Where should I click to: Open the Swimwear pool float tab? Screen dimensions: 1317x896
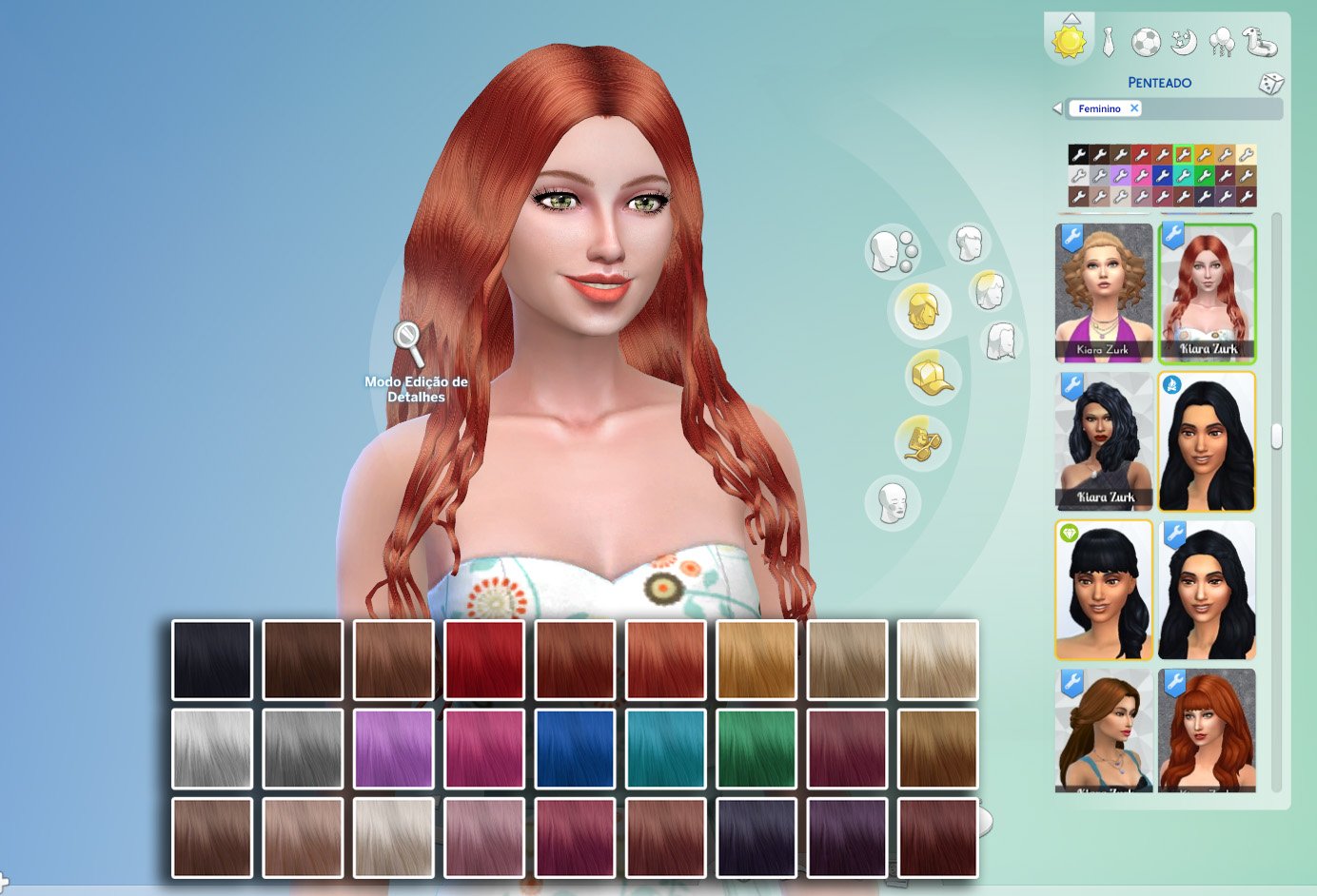[x=1259, y=42]
